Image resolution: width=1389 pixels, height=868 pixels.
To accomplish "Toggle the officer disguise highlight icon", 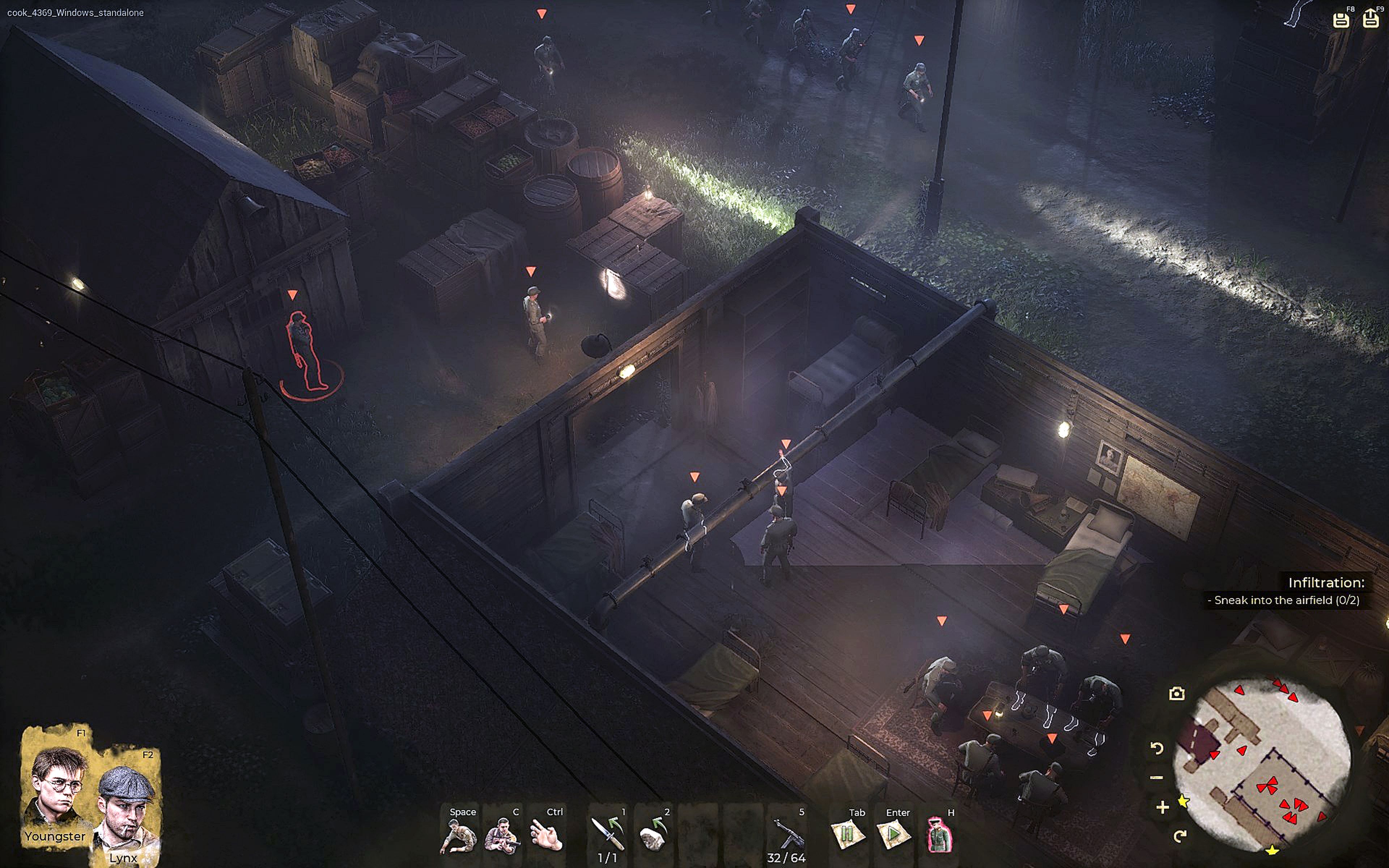I will (939, 835).
